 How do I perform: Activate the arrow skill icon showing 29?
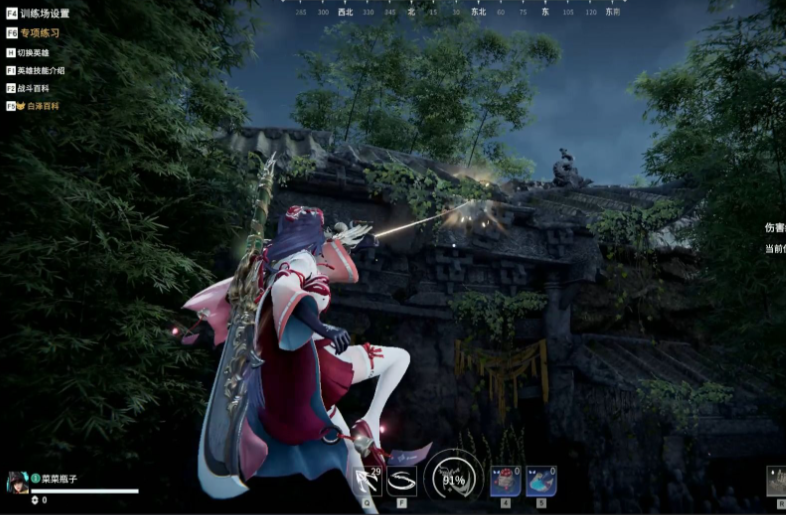pyautogui.click(x=369, y=481)
